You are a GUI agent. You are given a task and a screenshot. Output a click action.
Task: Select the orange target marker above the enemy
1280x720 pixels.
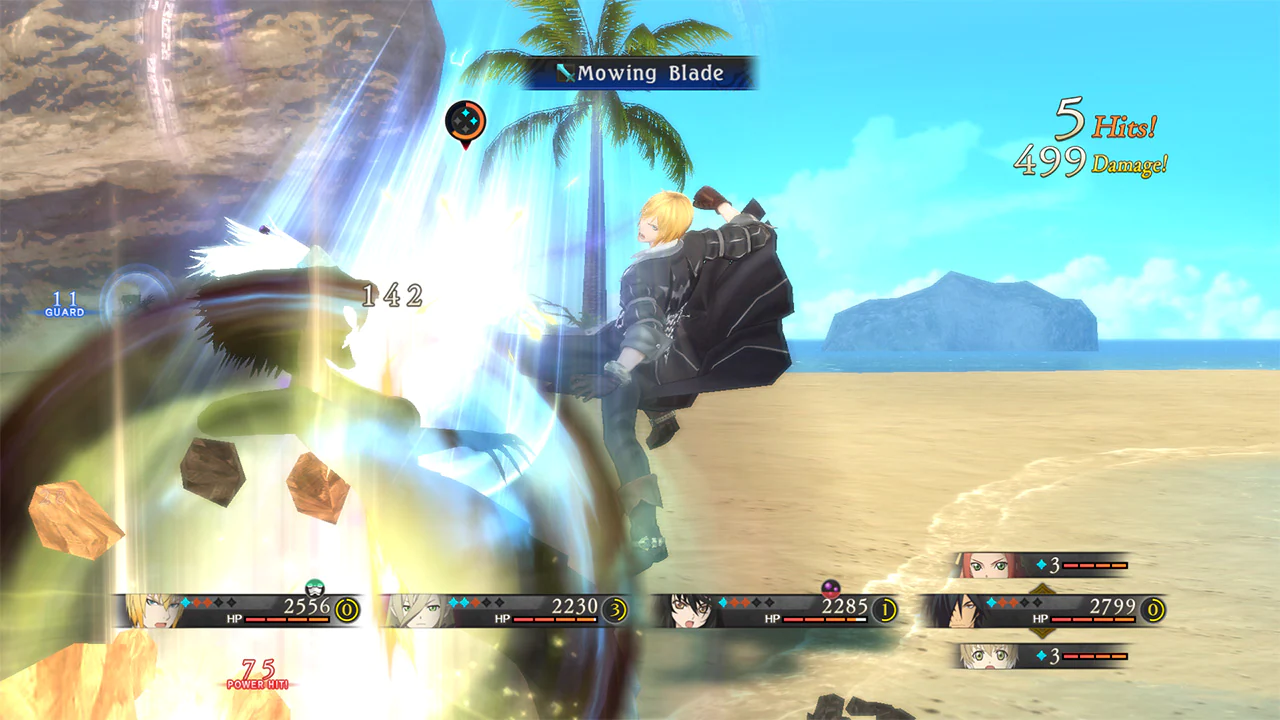click(x=464, y=120)
